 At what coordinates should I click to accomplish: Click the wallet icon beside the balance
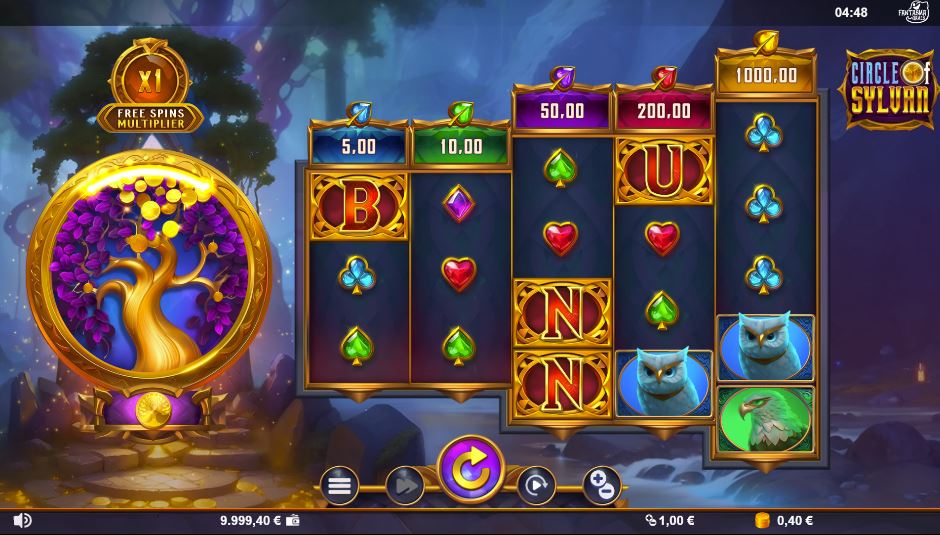pos(293,520)
